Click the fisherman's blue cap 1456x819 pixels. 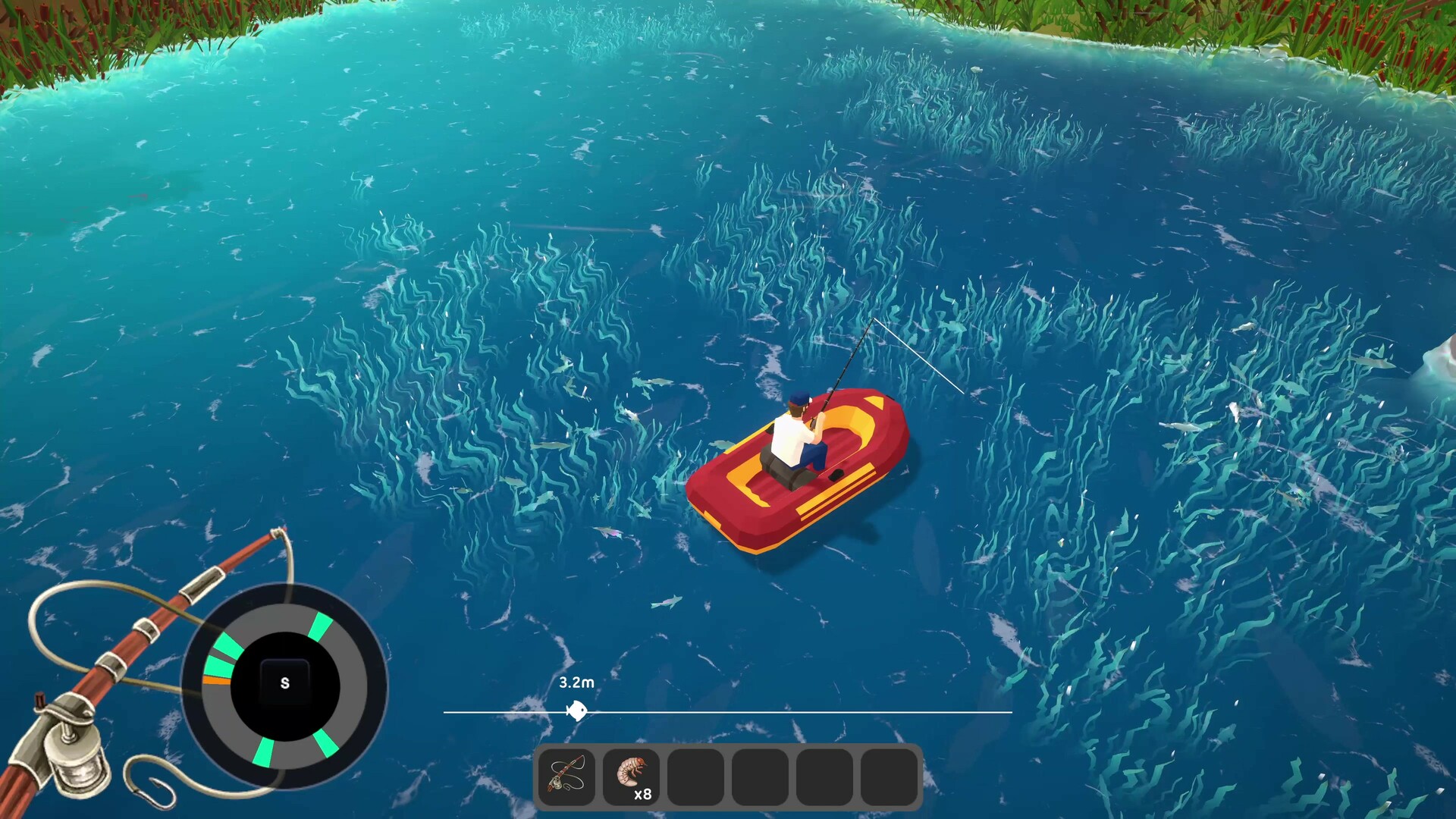point(798,400)
